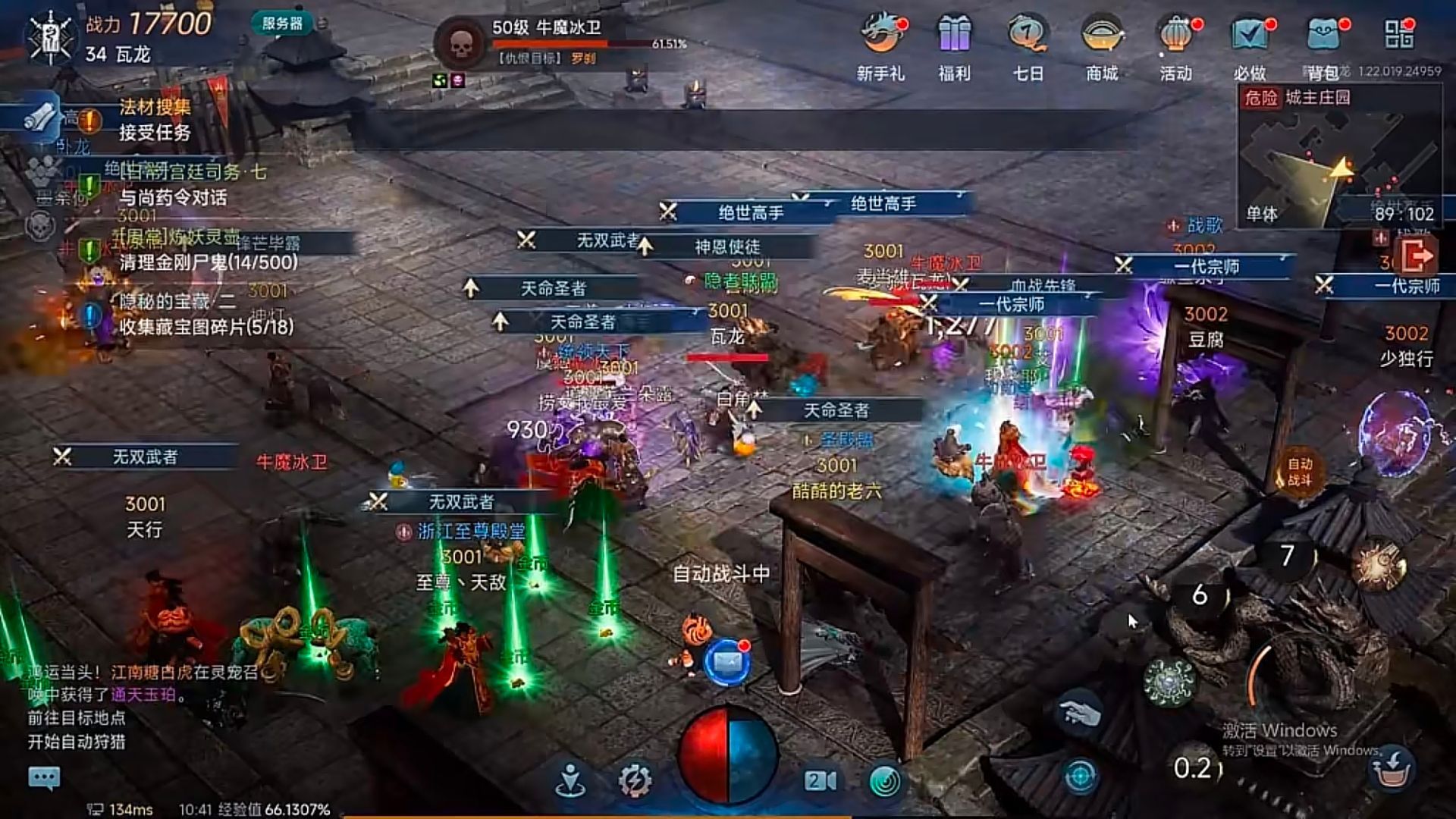Toggle the 自动战斗 auto-battle button
The width and height of the screenshot is (1456, 819).
[1299, 471]
